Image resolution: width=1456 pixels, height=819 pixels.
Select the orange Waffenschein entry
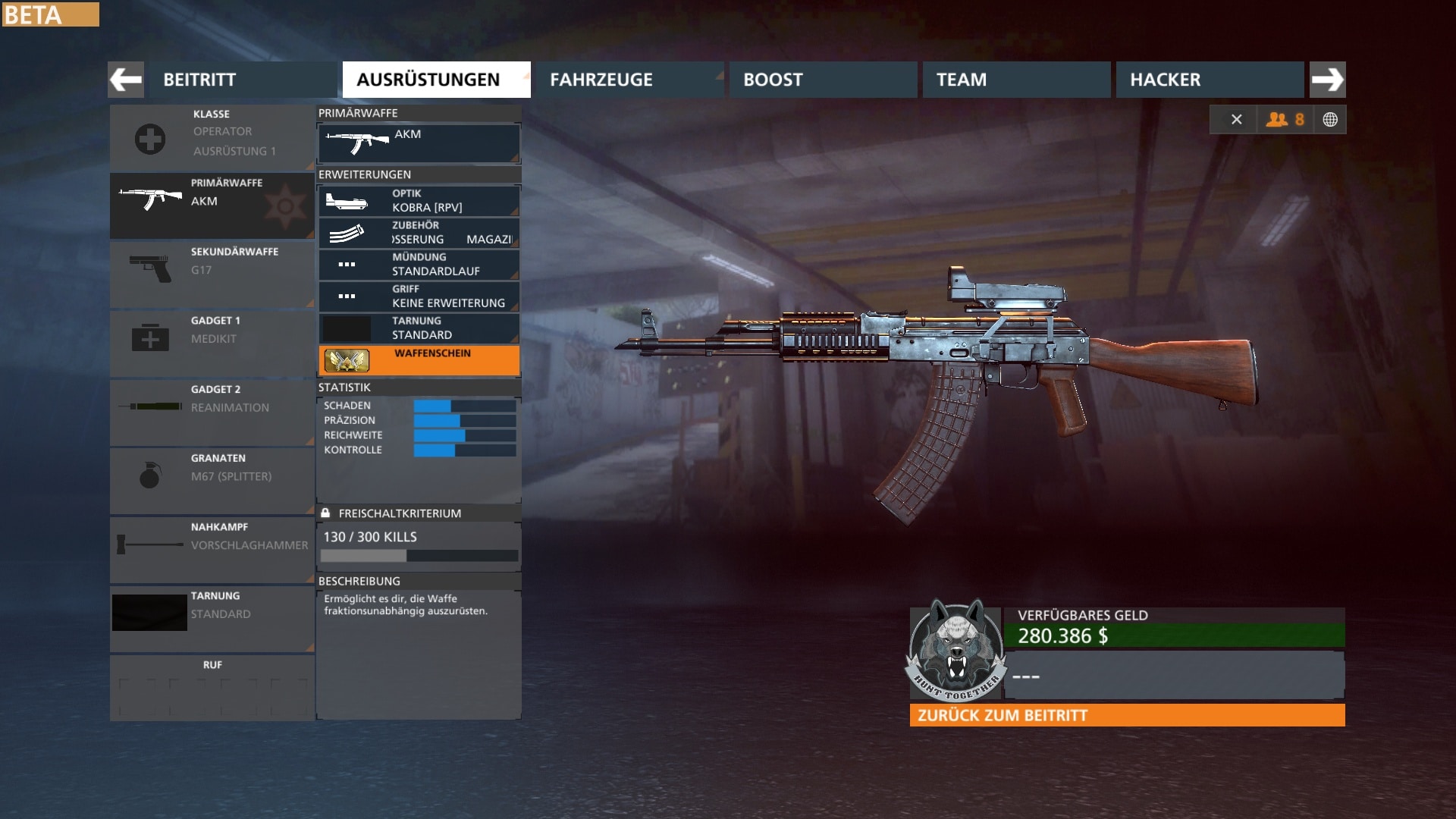419,360
